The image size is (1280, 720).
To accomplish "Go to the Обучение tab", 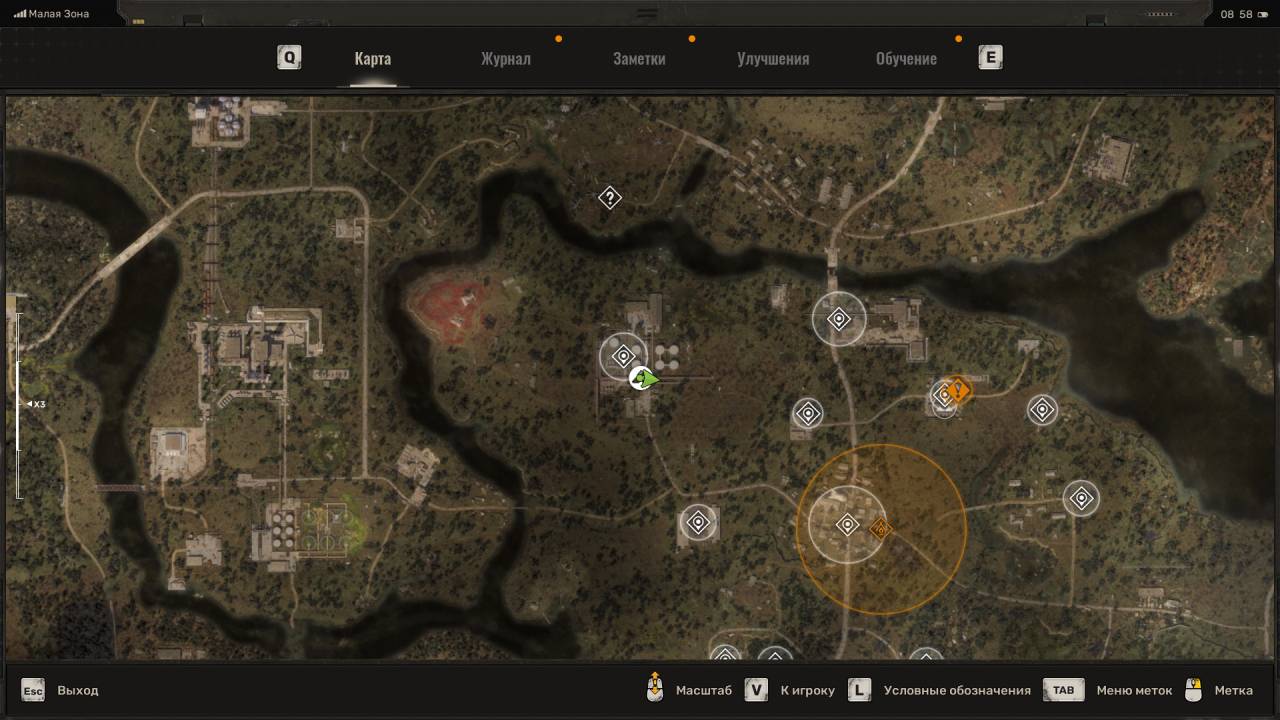I will coord(906,59).
